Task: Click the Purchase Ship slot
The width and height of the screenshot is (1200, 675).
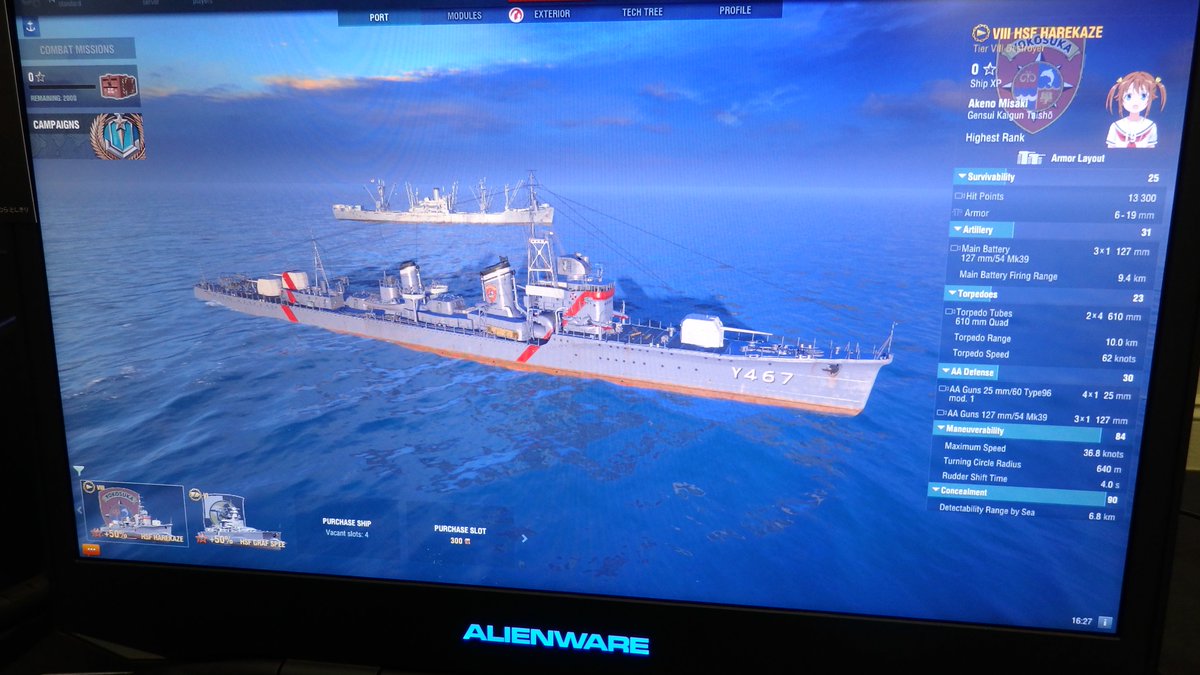Action: click(x=346, y=527)
